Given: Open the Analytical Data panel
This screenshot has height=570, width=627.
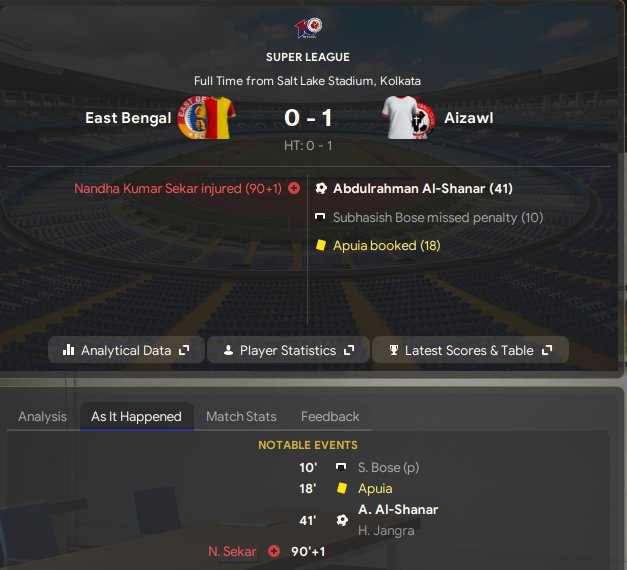Looking at the screenshot, I should pos(126,350).
